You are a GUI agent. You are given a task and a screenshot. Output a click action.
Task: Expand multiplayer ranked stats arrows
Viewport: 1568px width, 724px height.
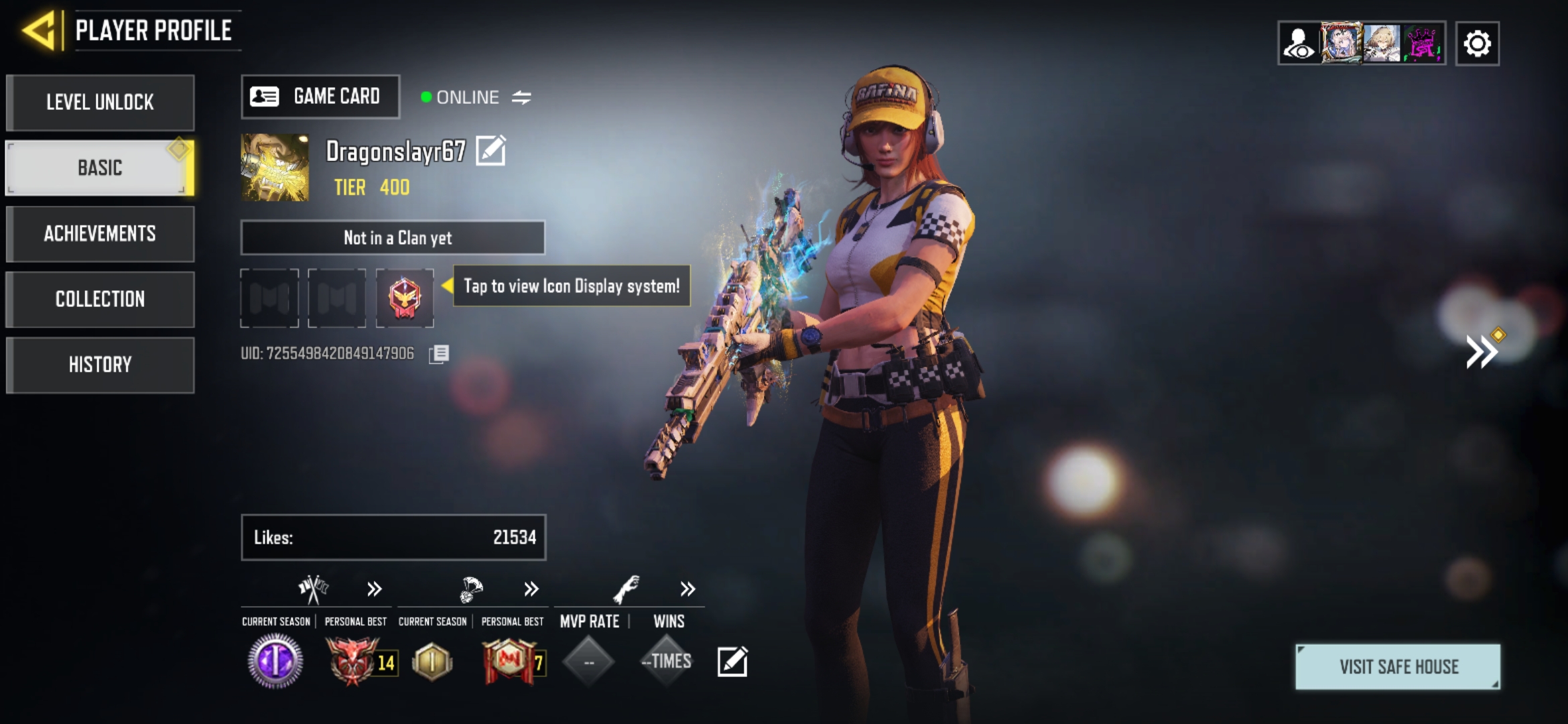tap(374, 589)
